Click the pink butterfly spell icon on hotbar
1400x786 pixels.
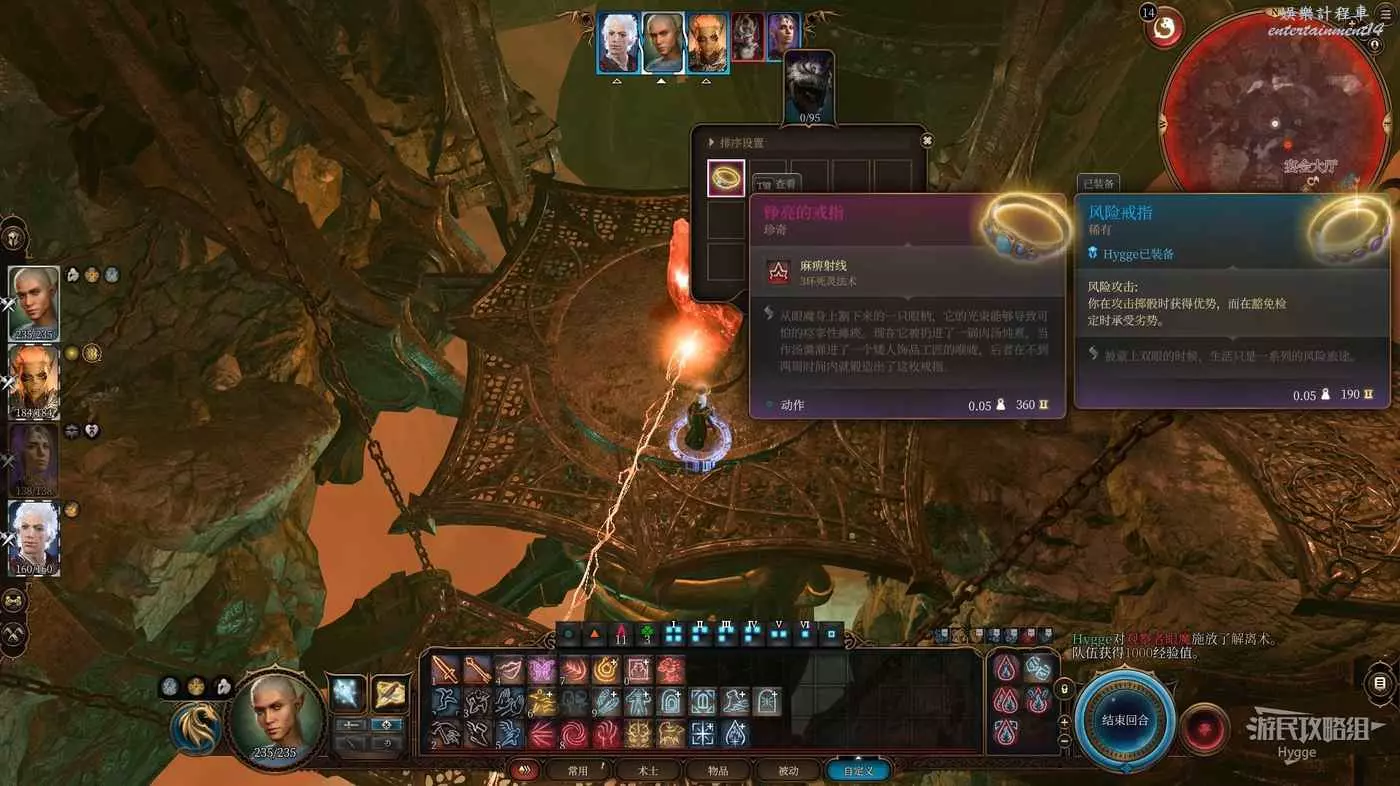click(542, 669)
